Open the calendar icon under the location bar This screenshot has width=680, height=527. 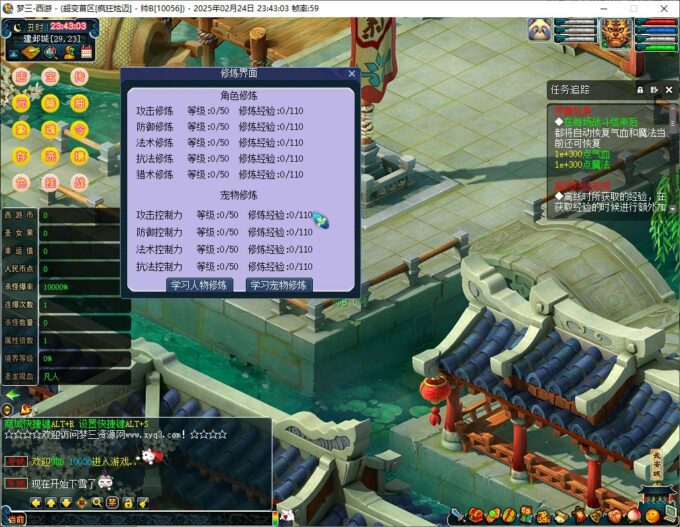point(86,51)
